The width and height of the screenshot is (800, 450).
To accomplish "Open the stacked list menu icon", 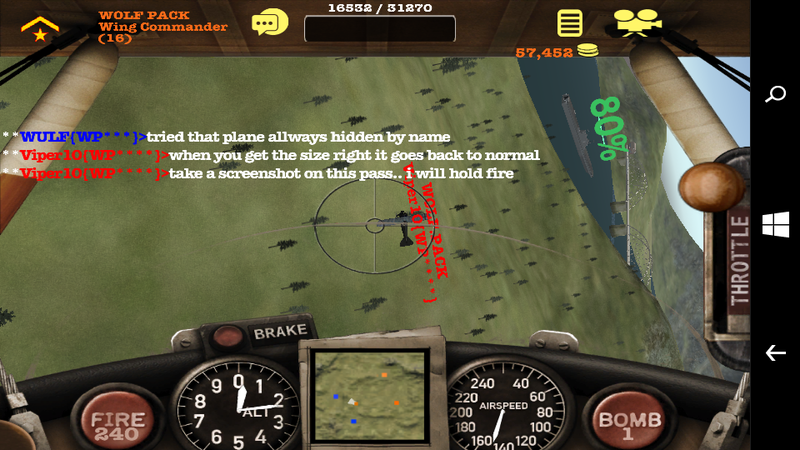I will click(571, 22).
